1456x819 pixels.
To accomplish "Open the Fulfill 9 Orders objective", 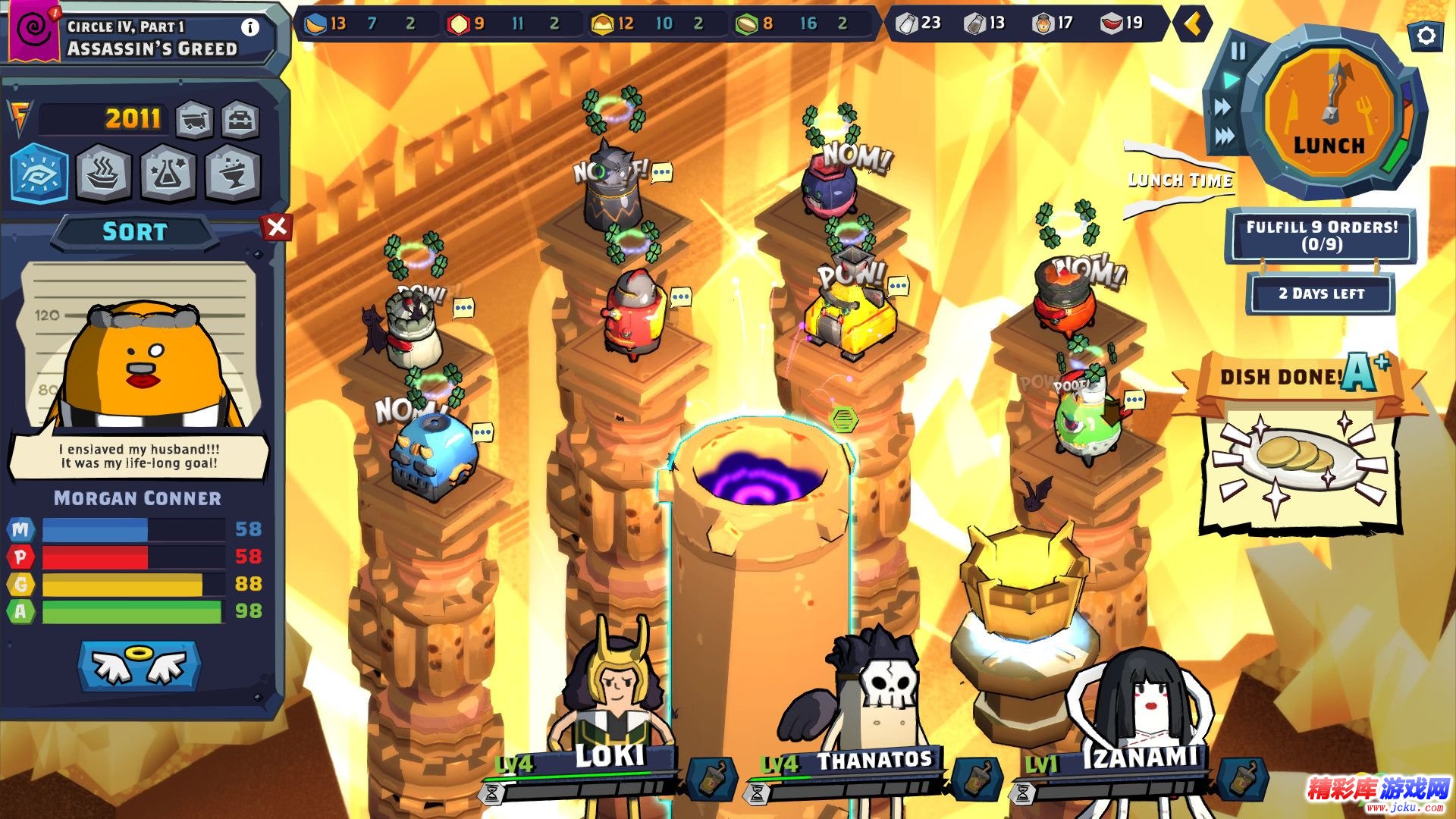I will [1321, 235].
